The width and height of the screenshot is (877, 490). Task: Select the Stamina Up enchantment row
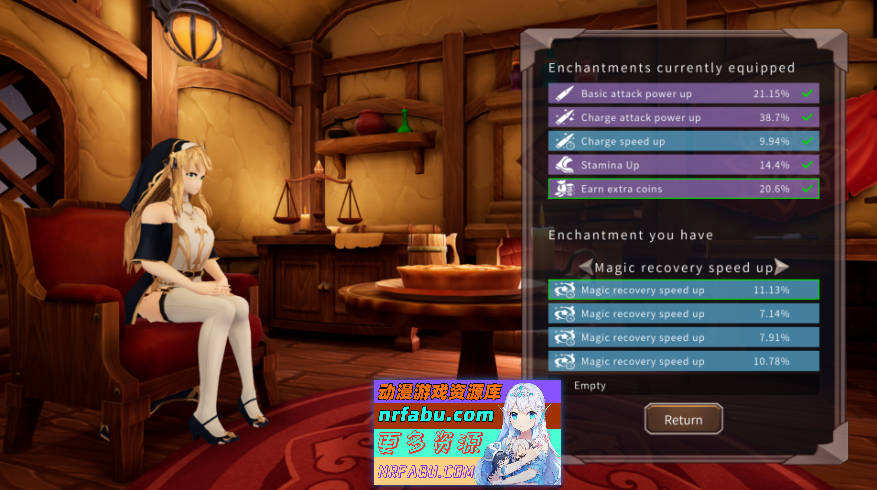click(x=683, y=165)
